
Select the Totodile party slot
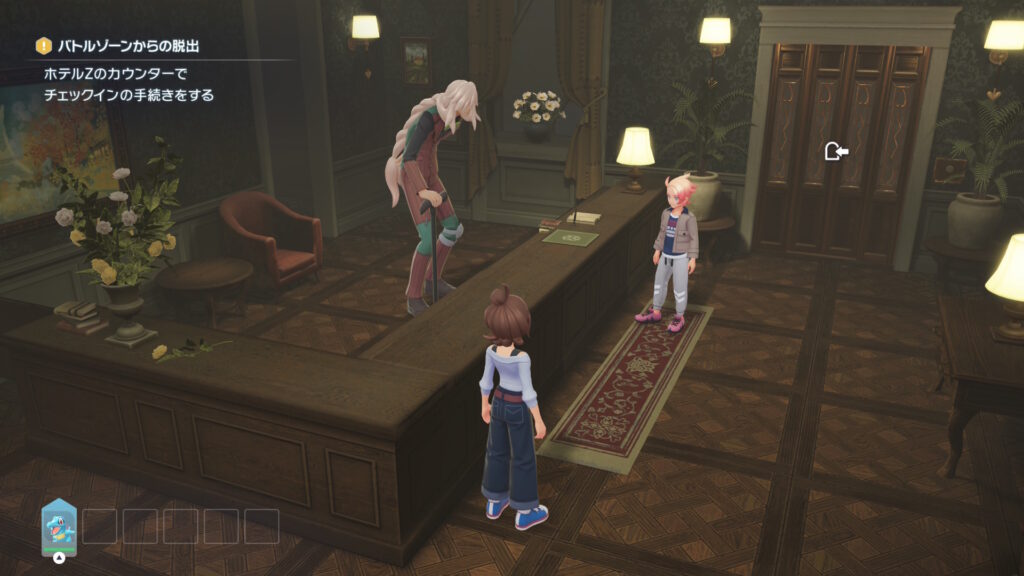59,524
